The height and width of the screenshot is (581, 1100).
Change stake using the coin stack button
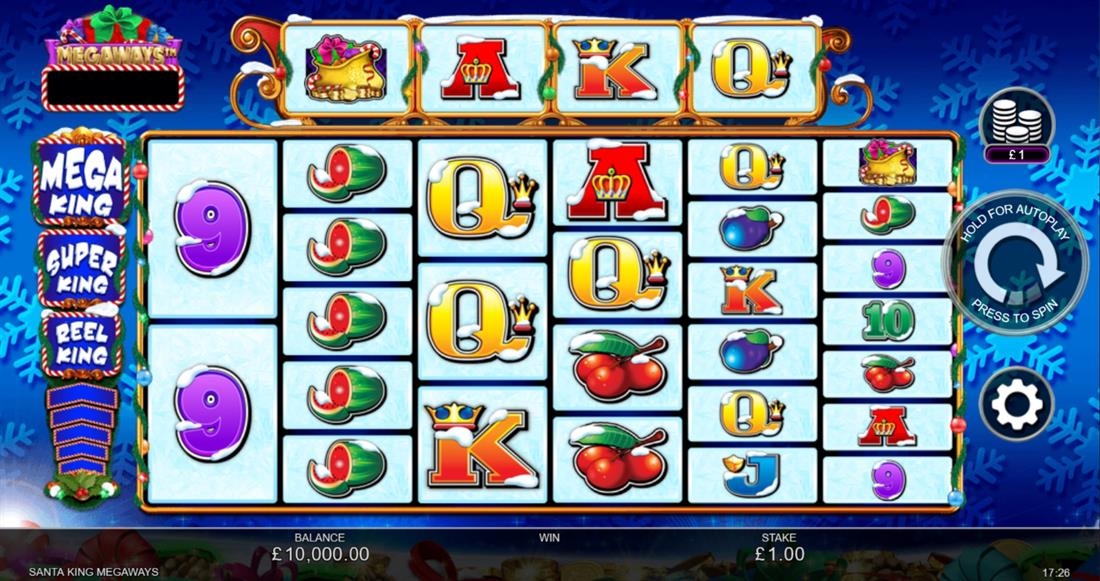[x=1016, y=122]
